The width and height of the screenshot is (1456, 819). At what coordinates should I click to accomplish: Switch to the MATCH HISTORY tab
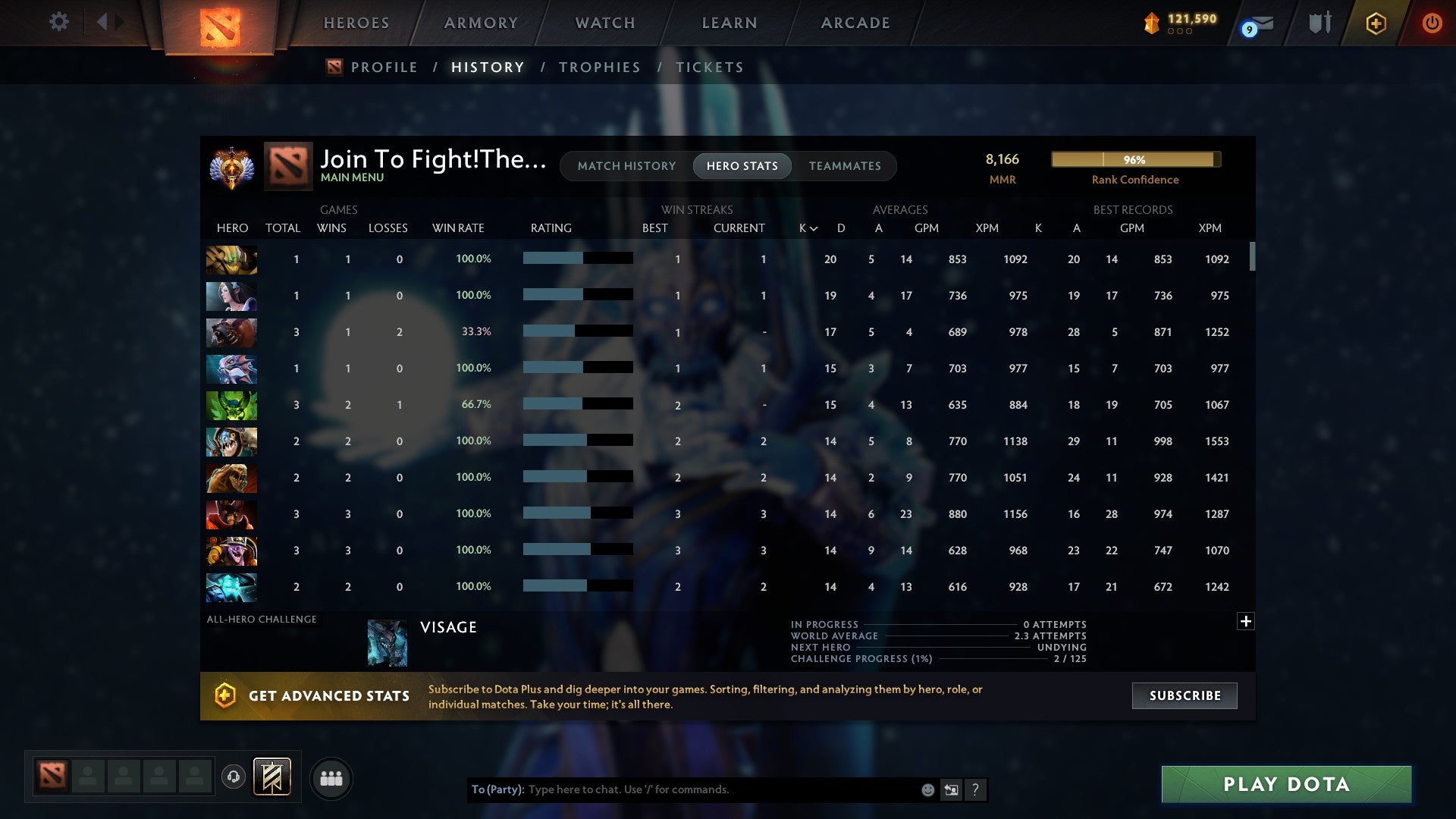coord(626,165)
